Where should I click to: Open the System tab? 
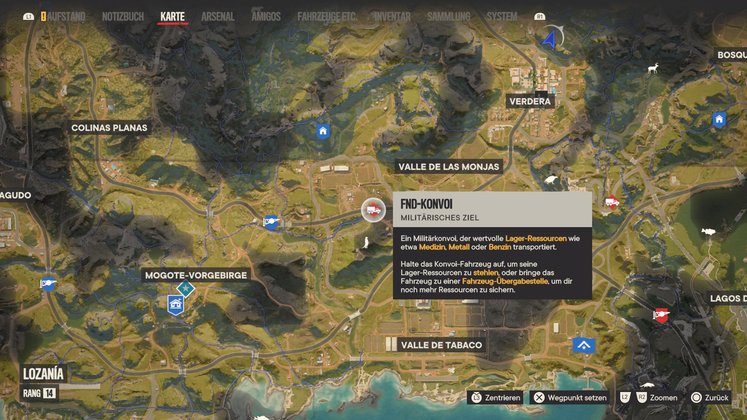click(502, 17)
